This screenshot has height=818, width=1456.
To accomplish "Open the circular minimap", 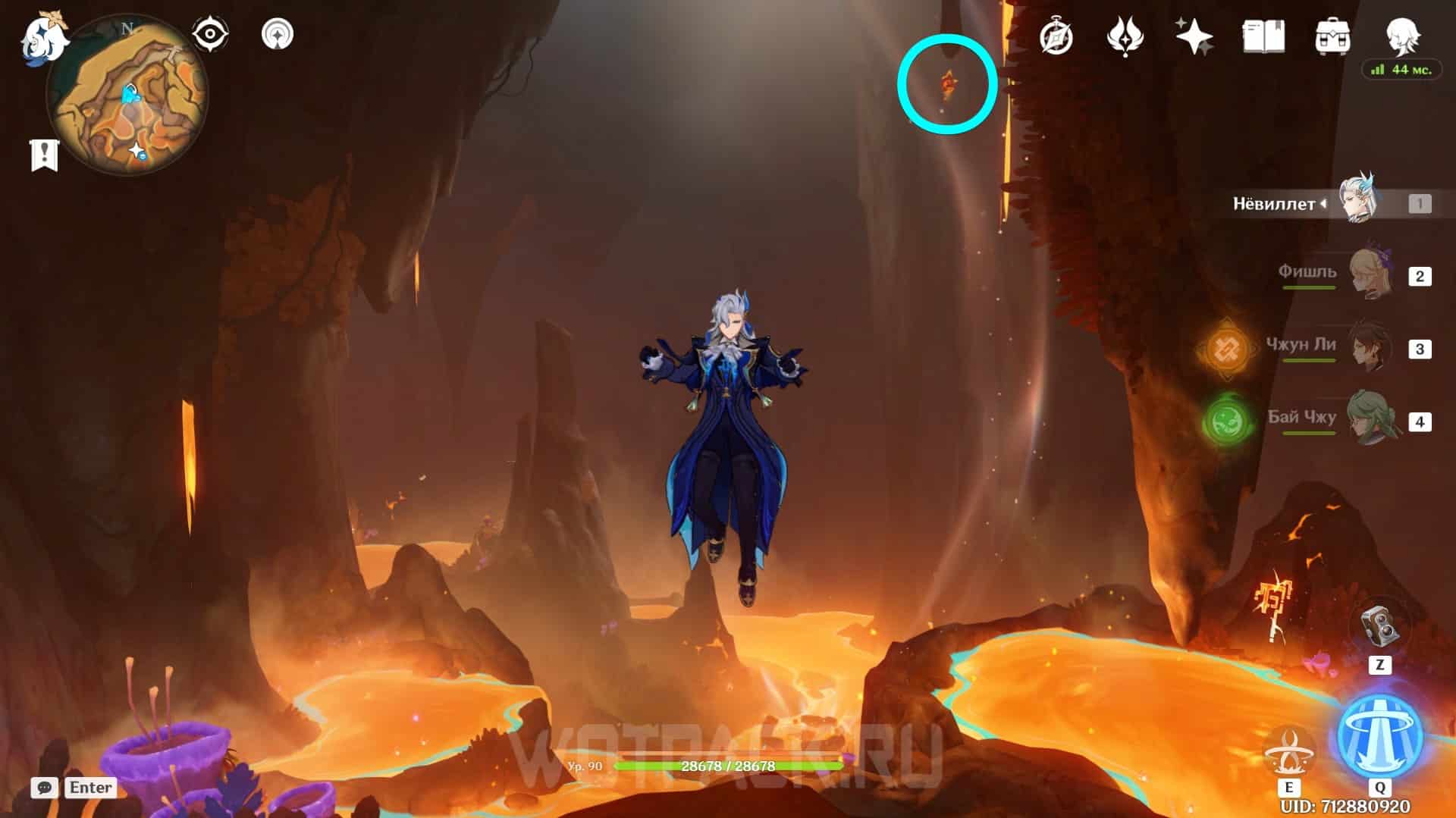I will 127,97.
